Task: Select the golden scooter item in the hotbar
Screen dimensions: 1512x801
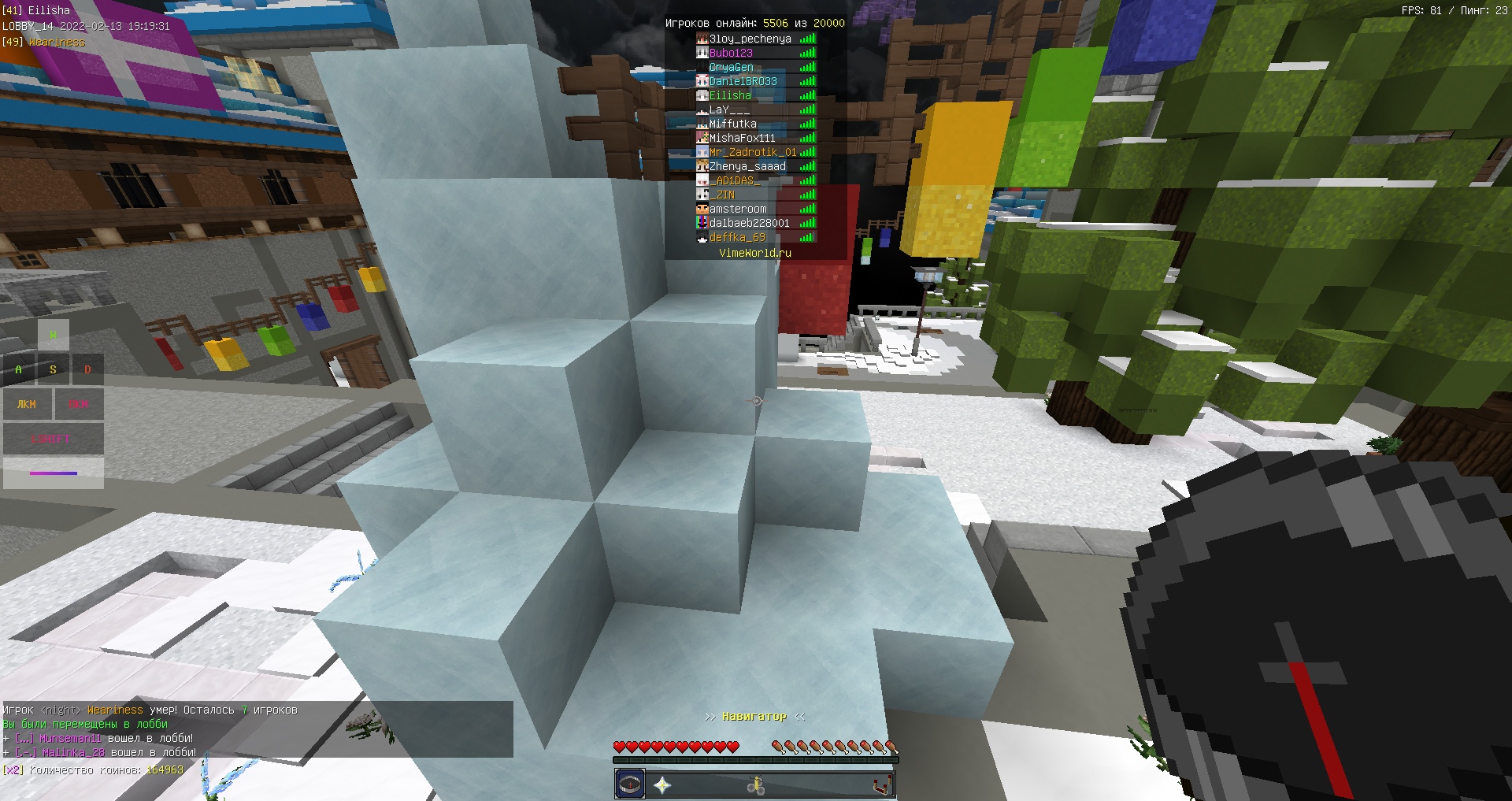Action: pyautogui.click(x=757, y=783)
